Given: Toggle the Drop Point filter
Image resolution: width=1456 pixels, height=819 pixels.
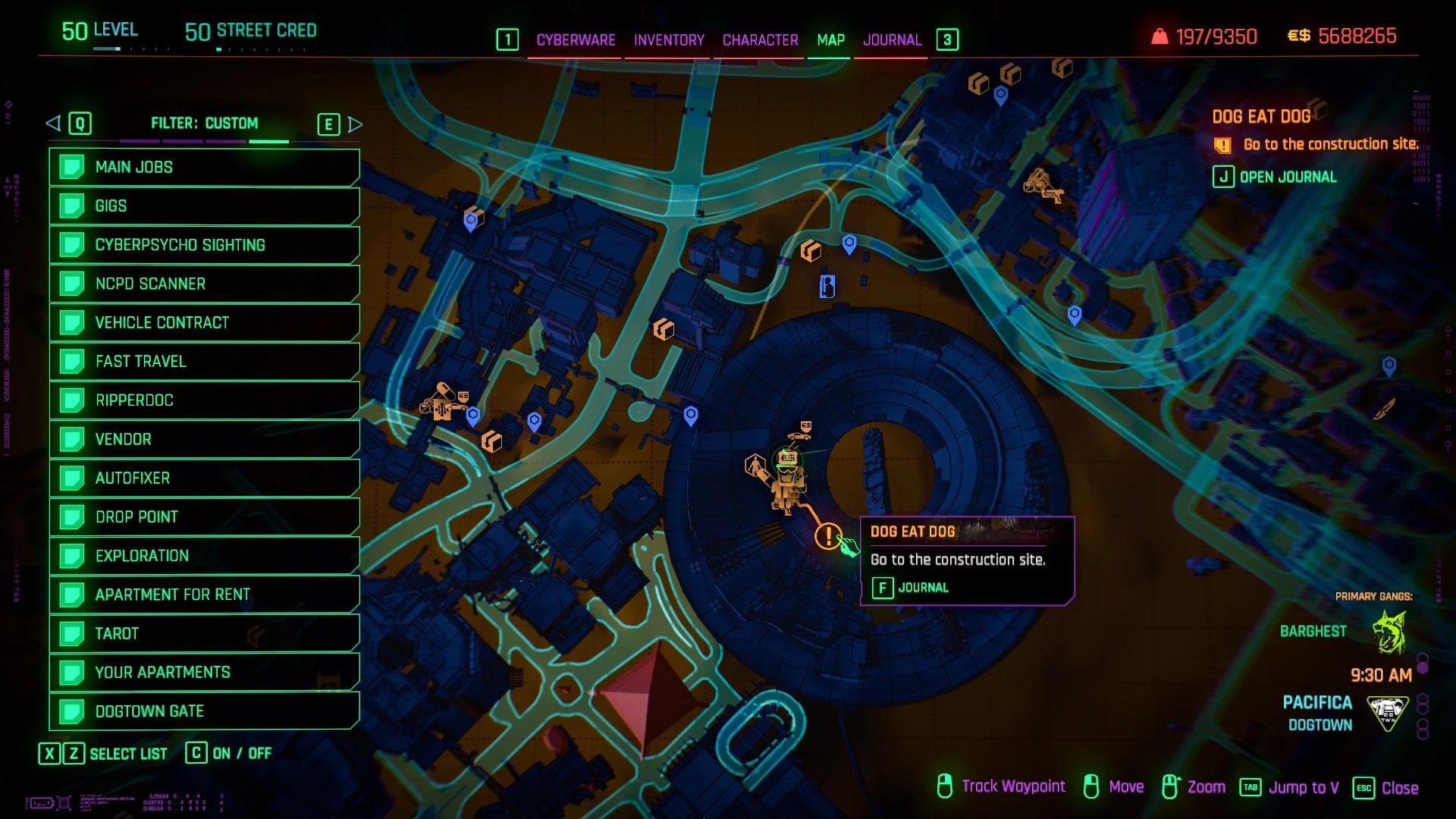Looking at the screenshot, I should [x=204, y=517].
